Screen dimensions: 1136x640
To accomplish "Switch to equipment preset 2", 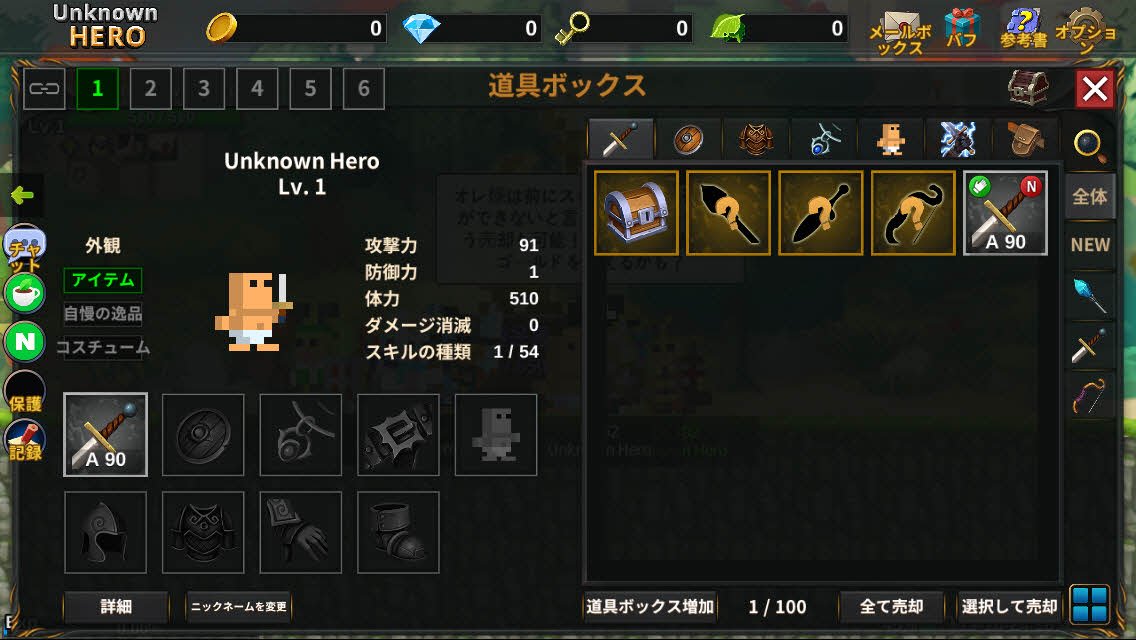I will (150, 89).
